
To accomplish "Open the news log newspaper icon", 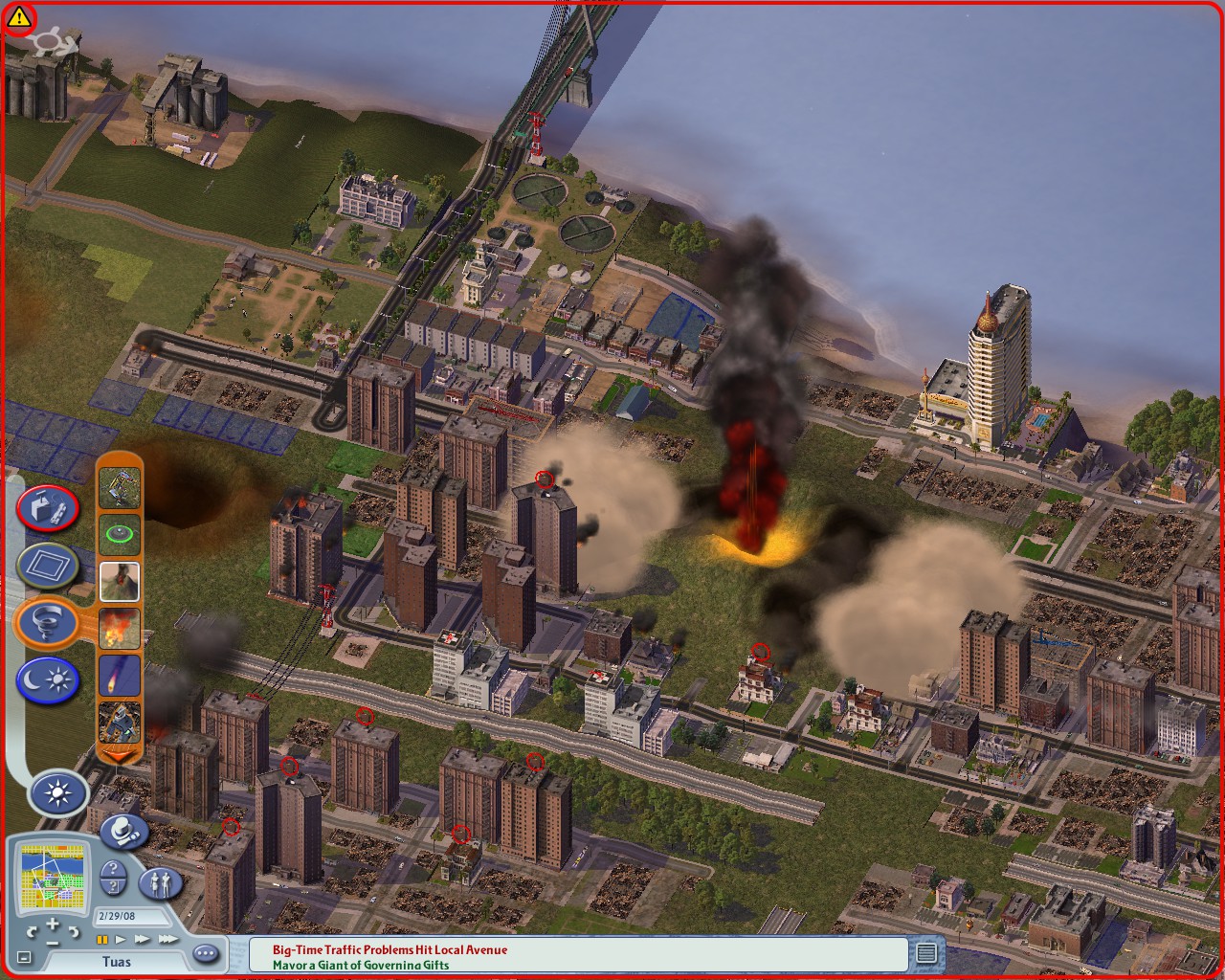I will pos(927,953).
